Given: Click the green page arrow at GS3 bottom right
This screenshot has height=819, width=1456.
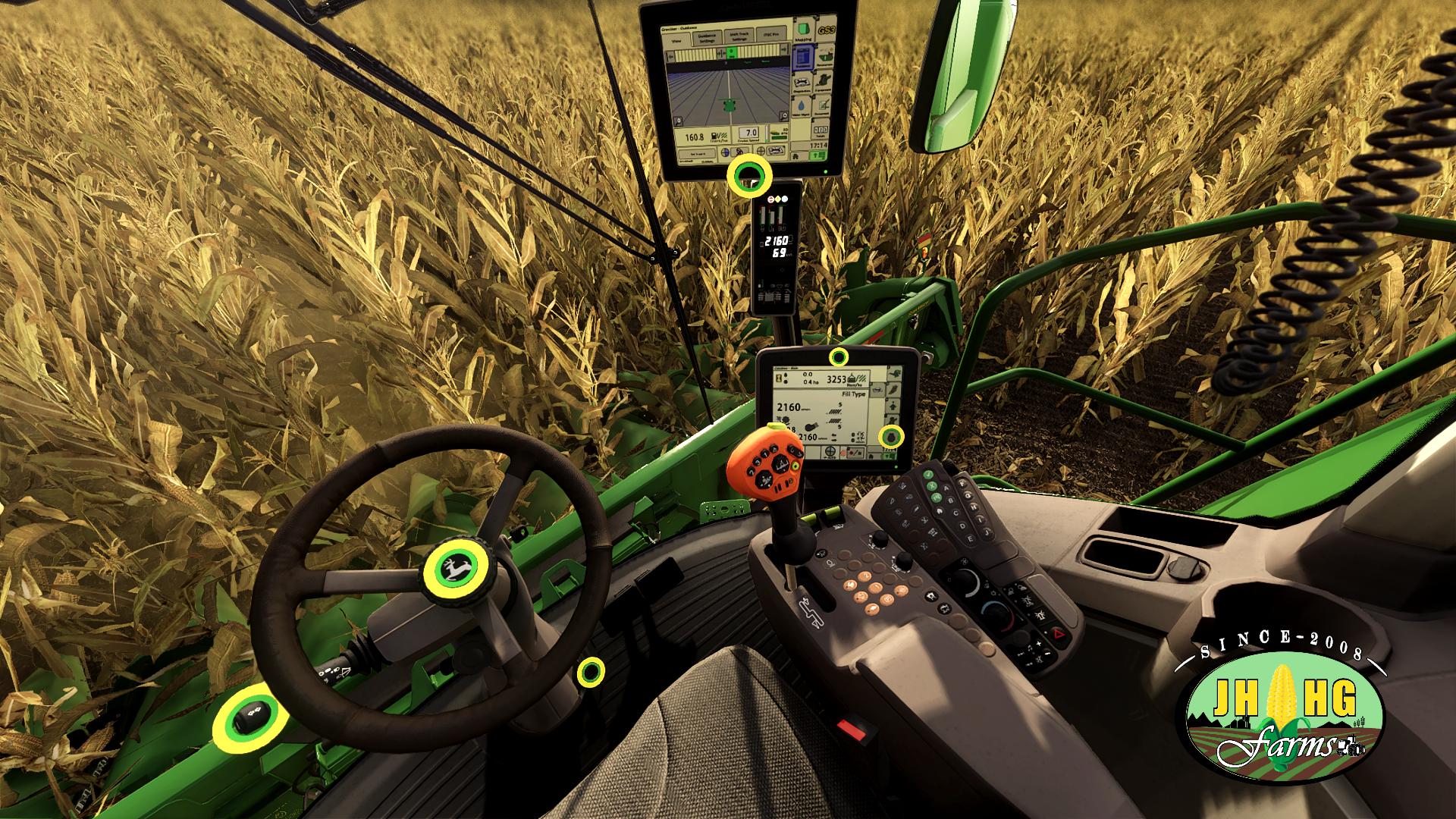Looking at the screenshot, I should (818, 156).
